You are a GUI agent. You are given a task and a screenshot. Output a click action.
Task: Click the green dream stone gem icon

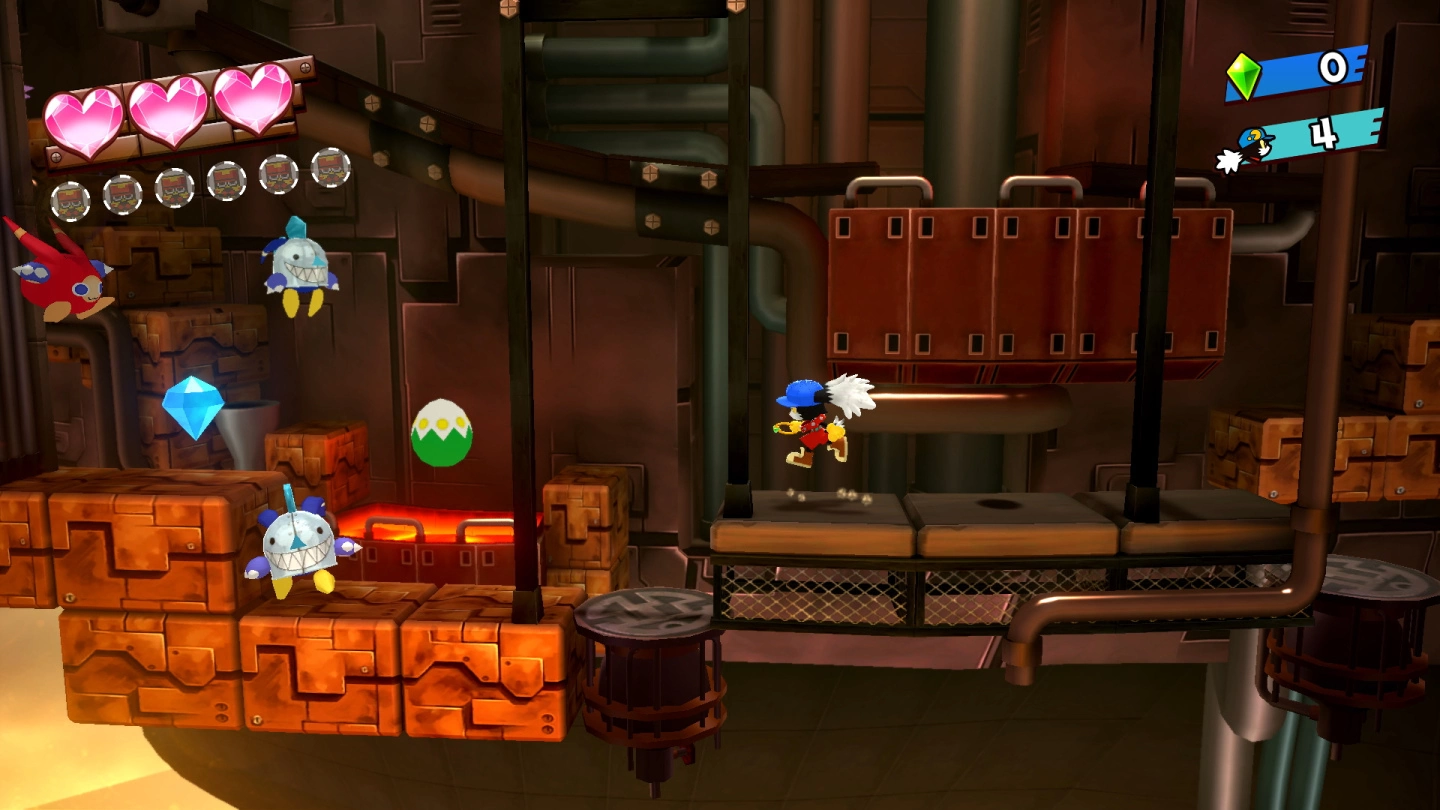coord(1244,76)
